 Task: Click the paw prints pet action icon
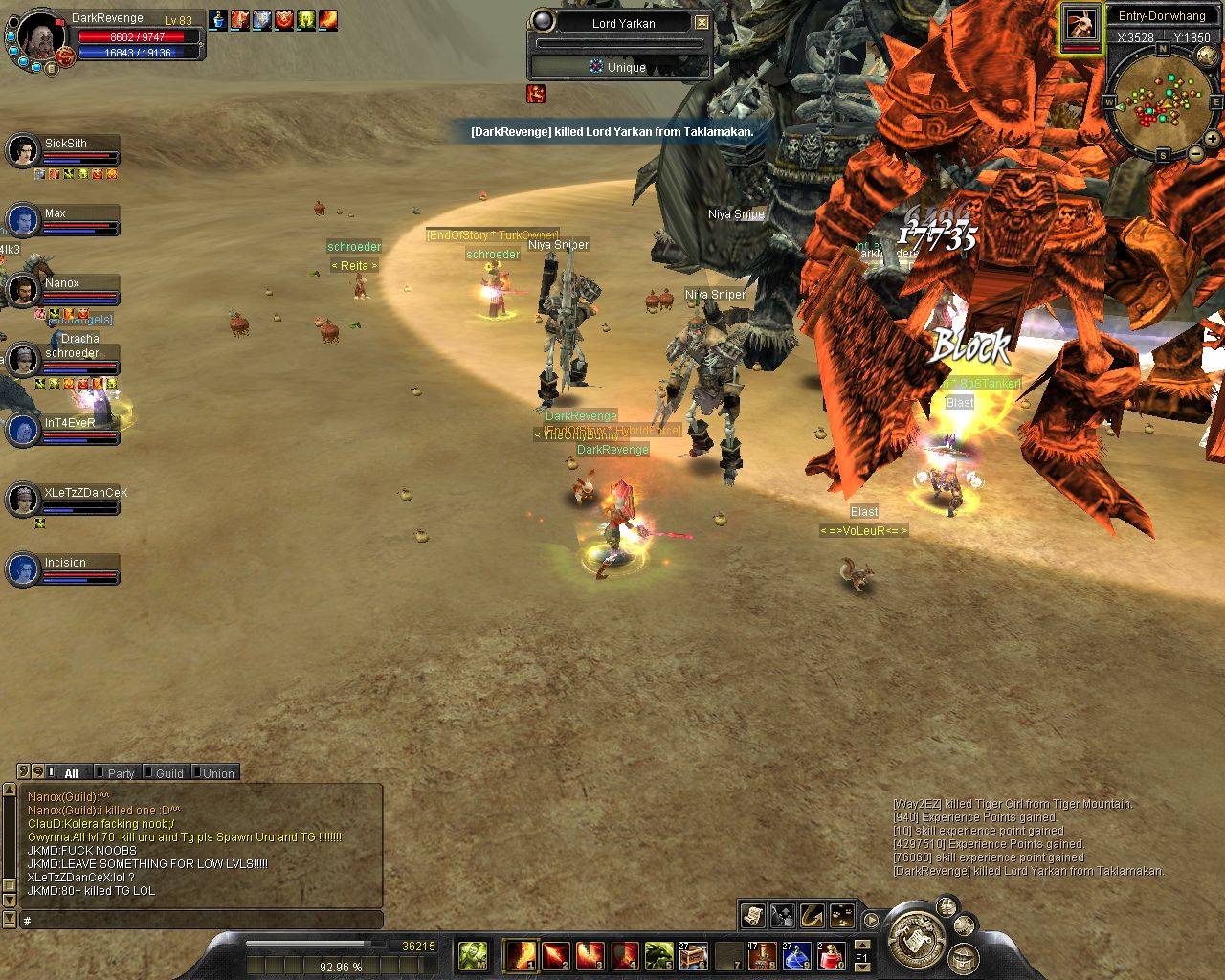pos(842,916)
